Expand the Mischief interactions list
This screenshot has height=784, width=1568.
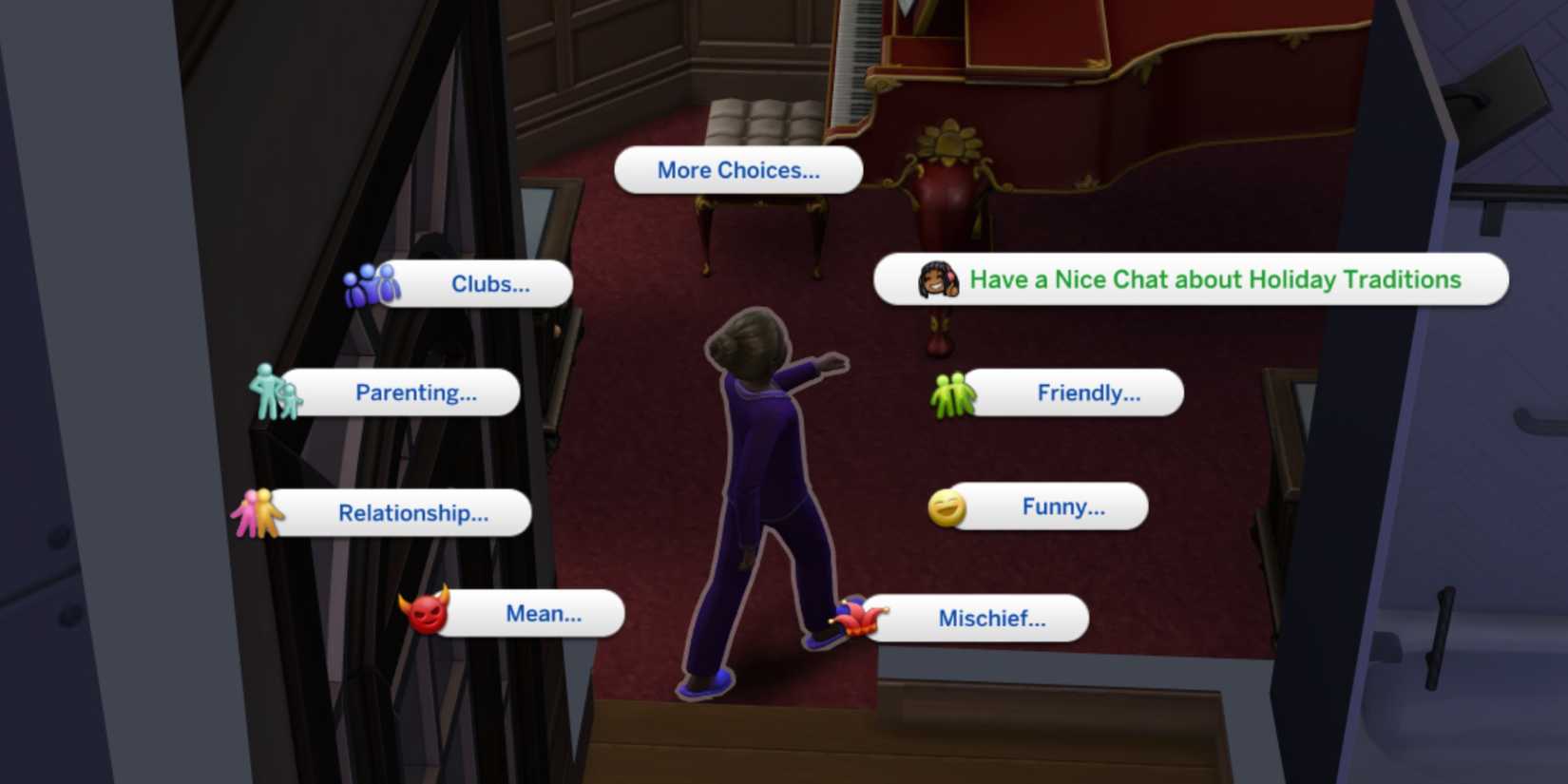pos(991,618)
